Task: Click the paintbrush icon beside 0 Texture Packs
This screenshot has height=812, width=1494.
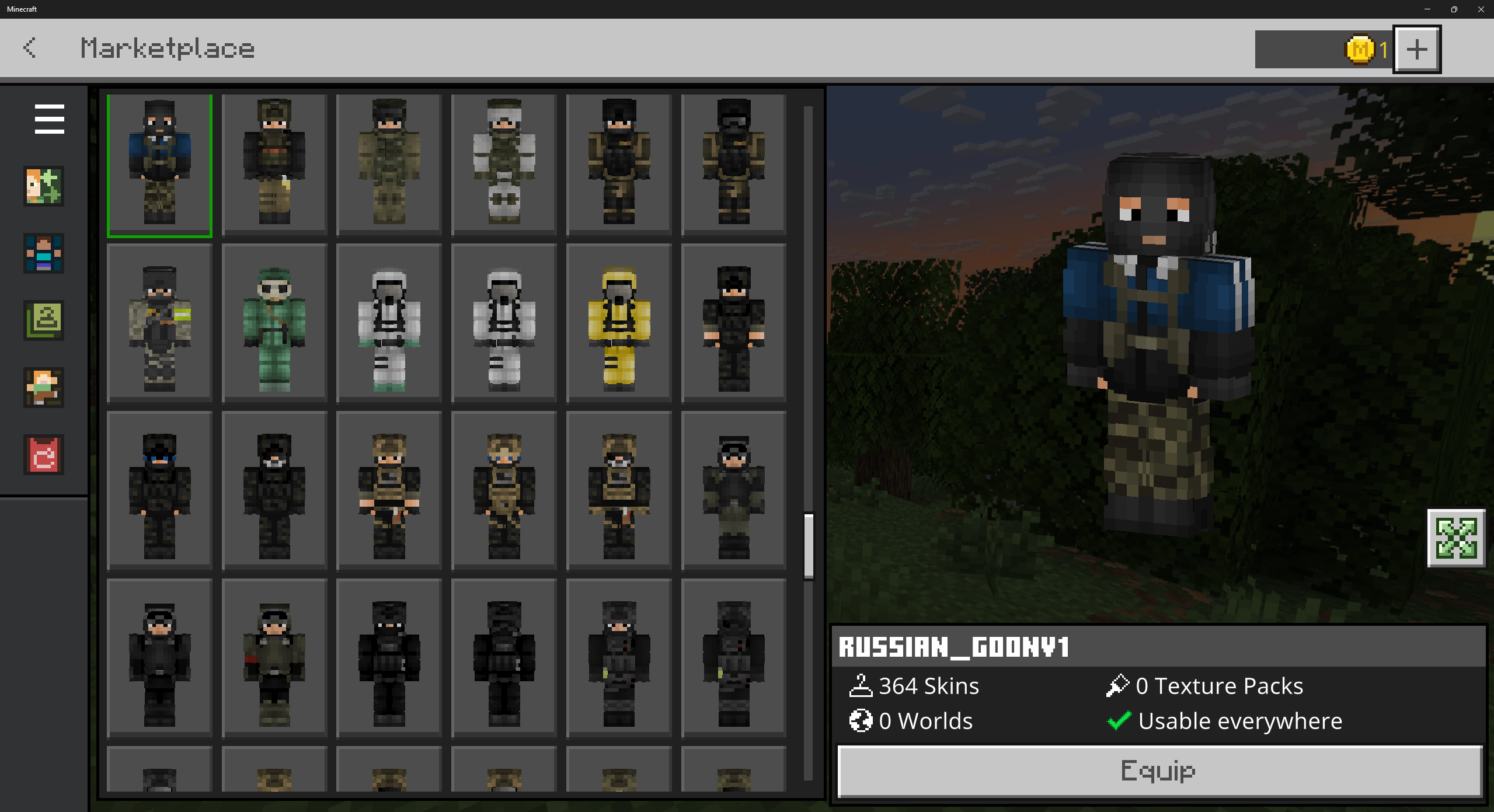Action: pos(1116,685)
